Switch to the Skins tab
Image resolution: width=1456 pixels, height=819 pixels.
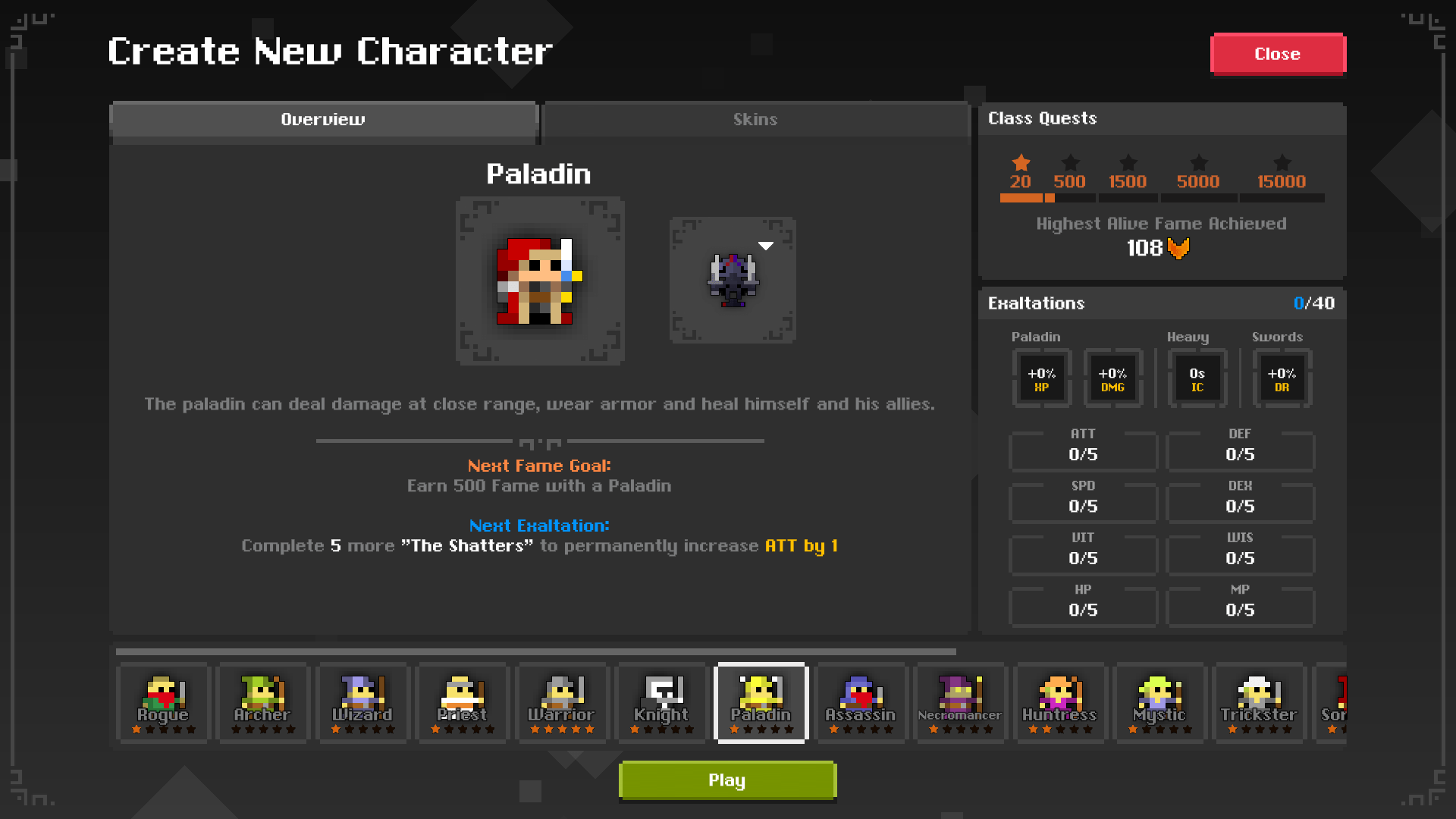[x=755, y=119]
